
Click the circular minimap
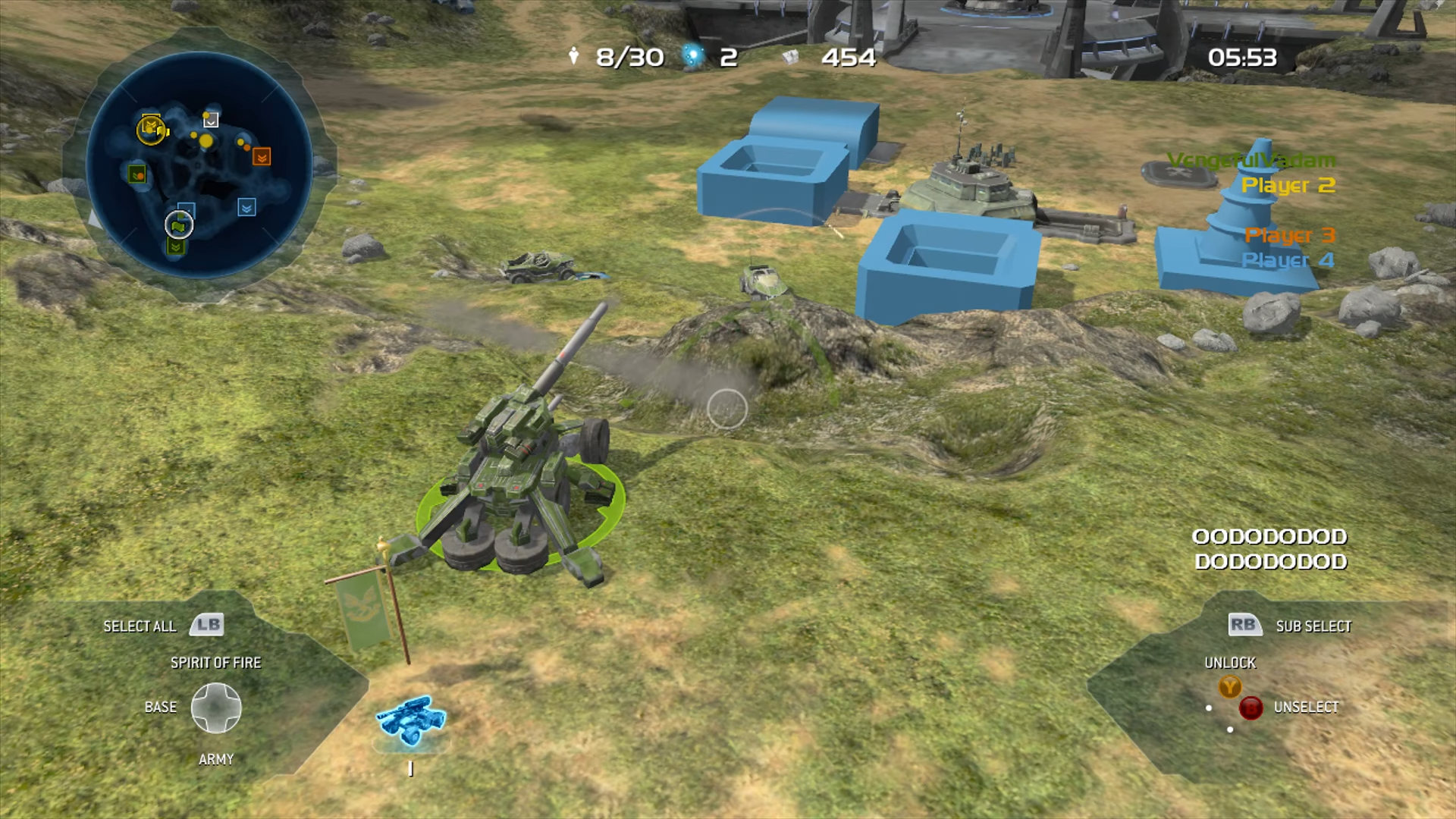(199, 165)
